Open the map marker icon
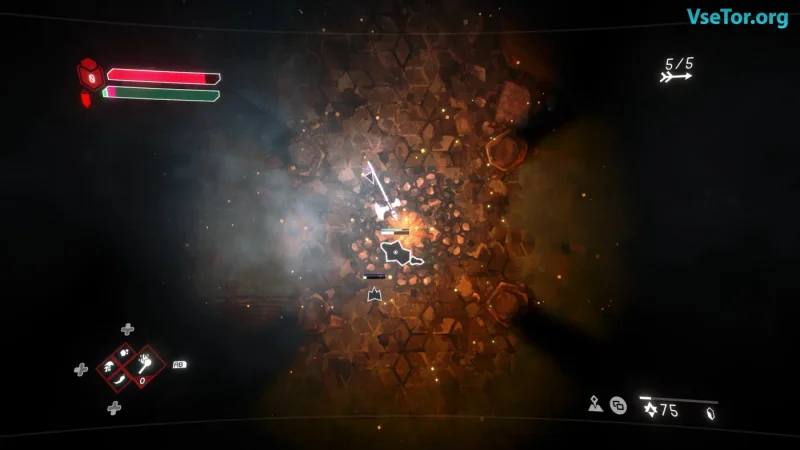 click(x=596, y=404)
